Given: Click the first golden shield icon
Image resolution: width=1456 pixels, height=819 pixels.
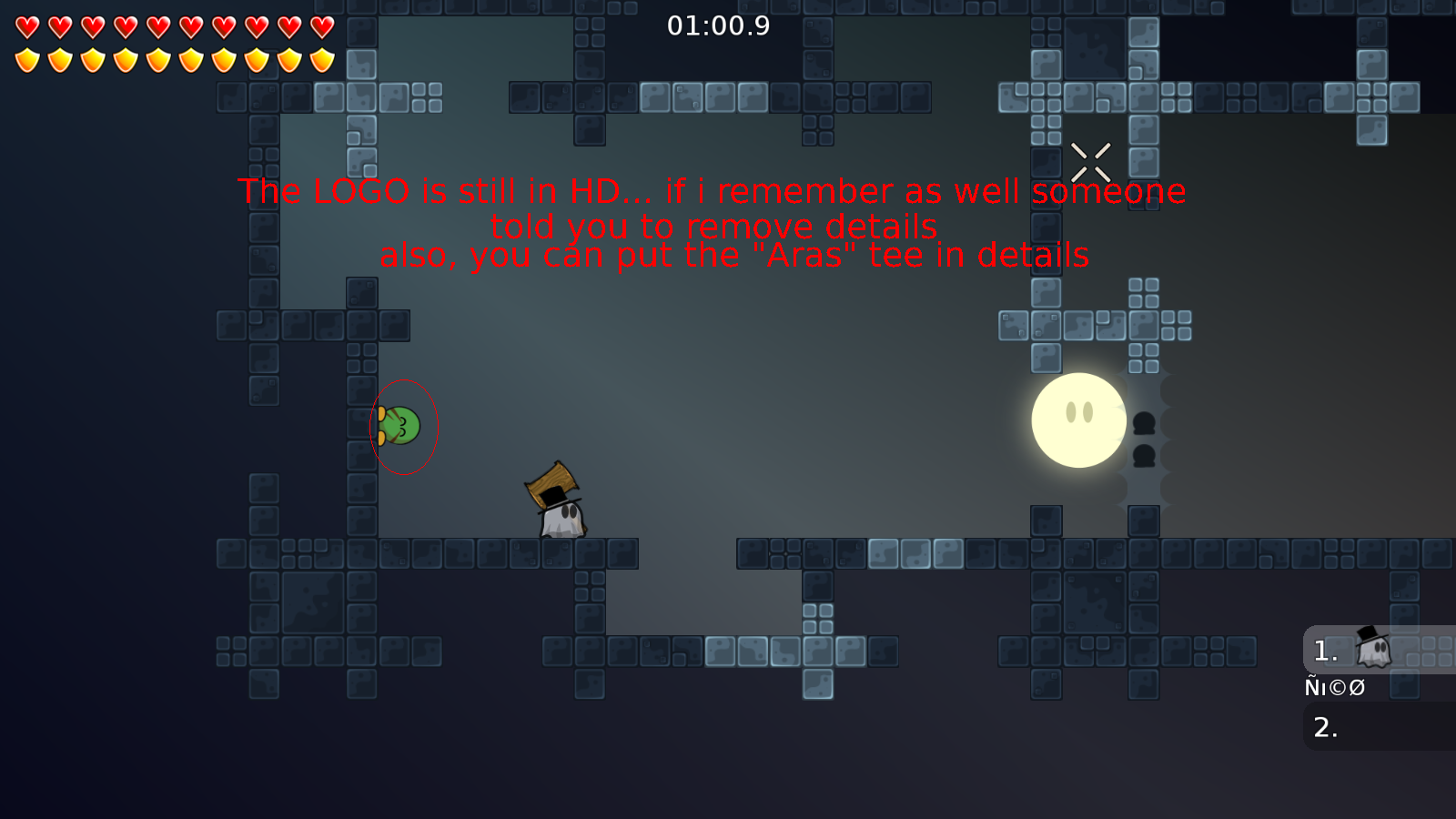Looking at the screenshot, I should [26, 59].
